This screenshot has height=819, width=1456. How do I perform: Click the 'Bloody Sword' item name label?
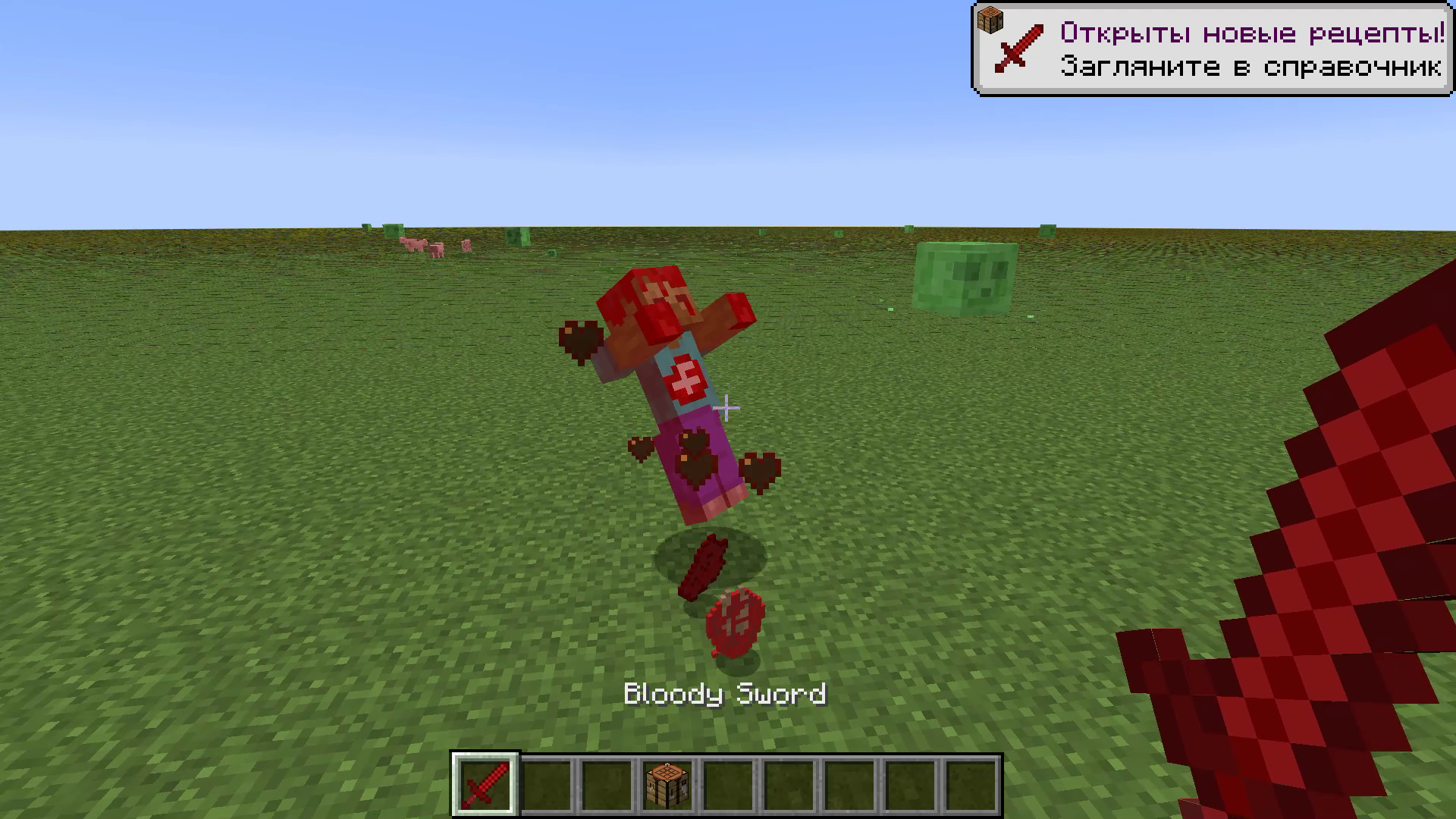[726, 693]
